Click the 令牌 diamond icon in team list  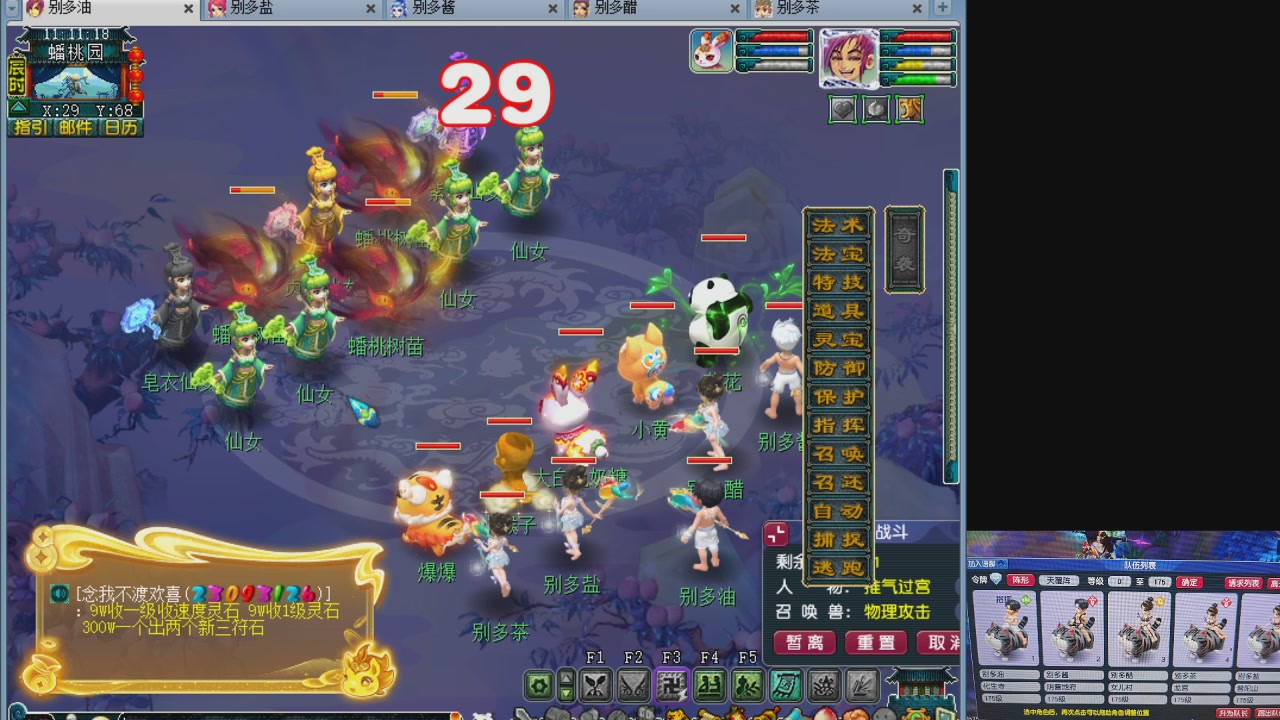[996, 580]
